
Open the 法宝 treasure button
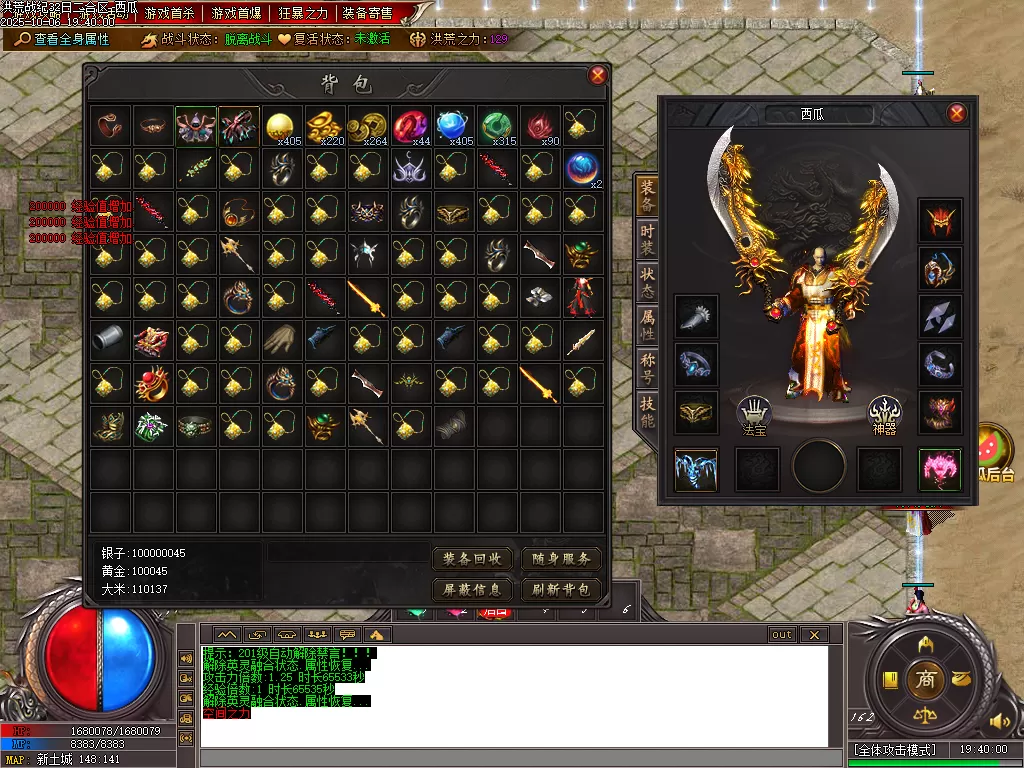[x=754, y=413]
